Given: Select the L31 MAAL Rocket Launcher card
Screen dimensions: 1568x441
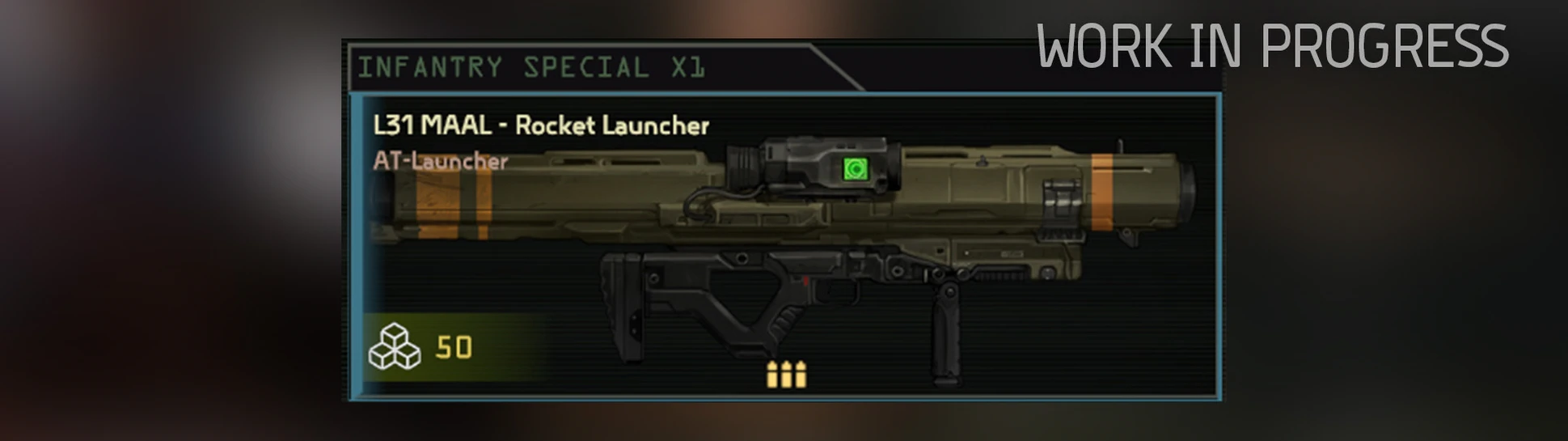Looking at the screenshot, I should point(784,247).
